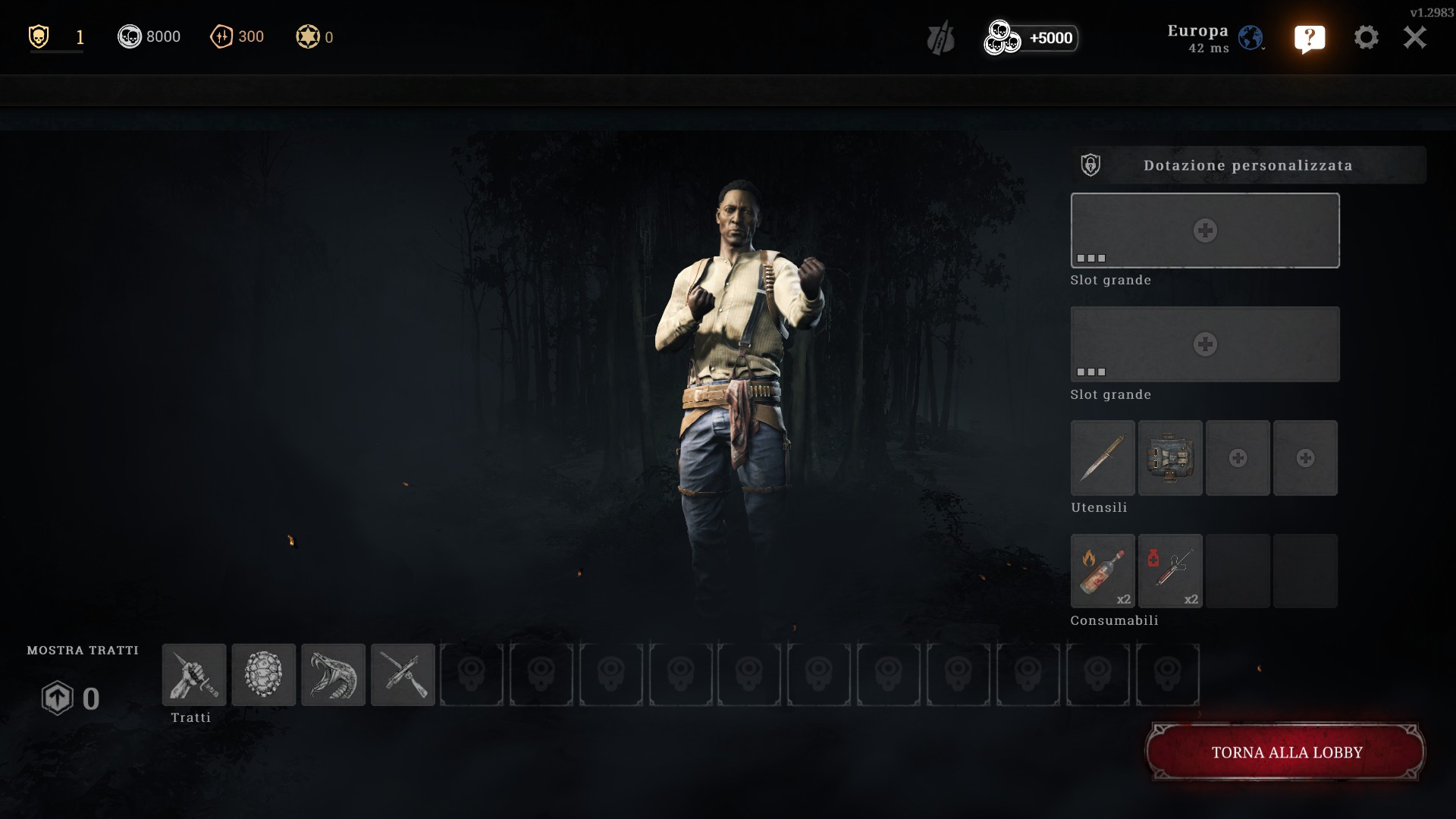Return to lobby with Torna alla Lobby

1285,752
